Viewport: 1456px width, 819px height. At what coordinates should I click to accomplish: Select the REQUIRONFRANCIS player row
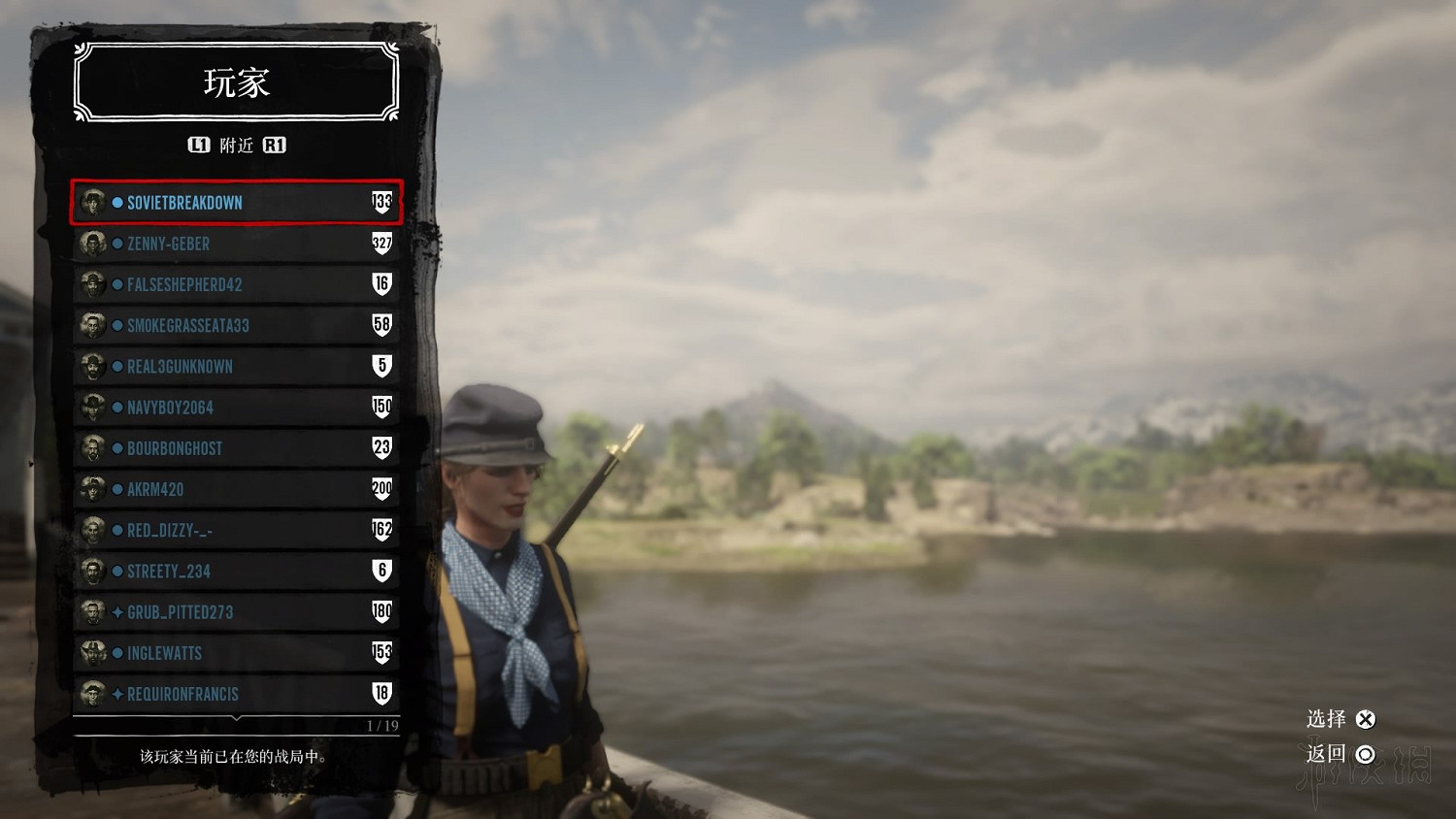pyautogui.click(x=236, y=694)
